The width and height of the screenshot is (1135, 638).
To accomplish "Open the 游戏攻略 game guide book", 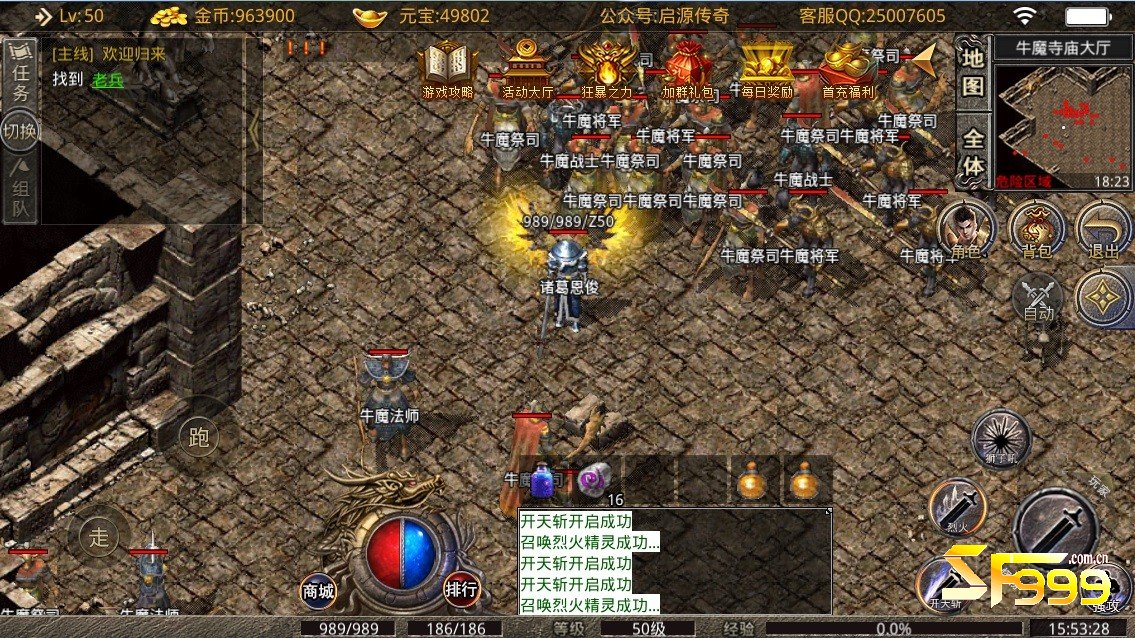I will tap(447, 68).
